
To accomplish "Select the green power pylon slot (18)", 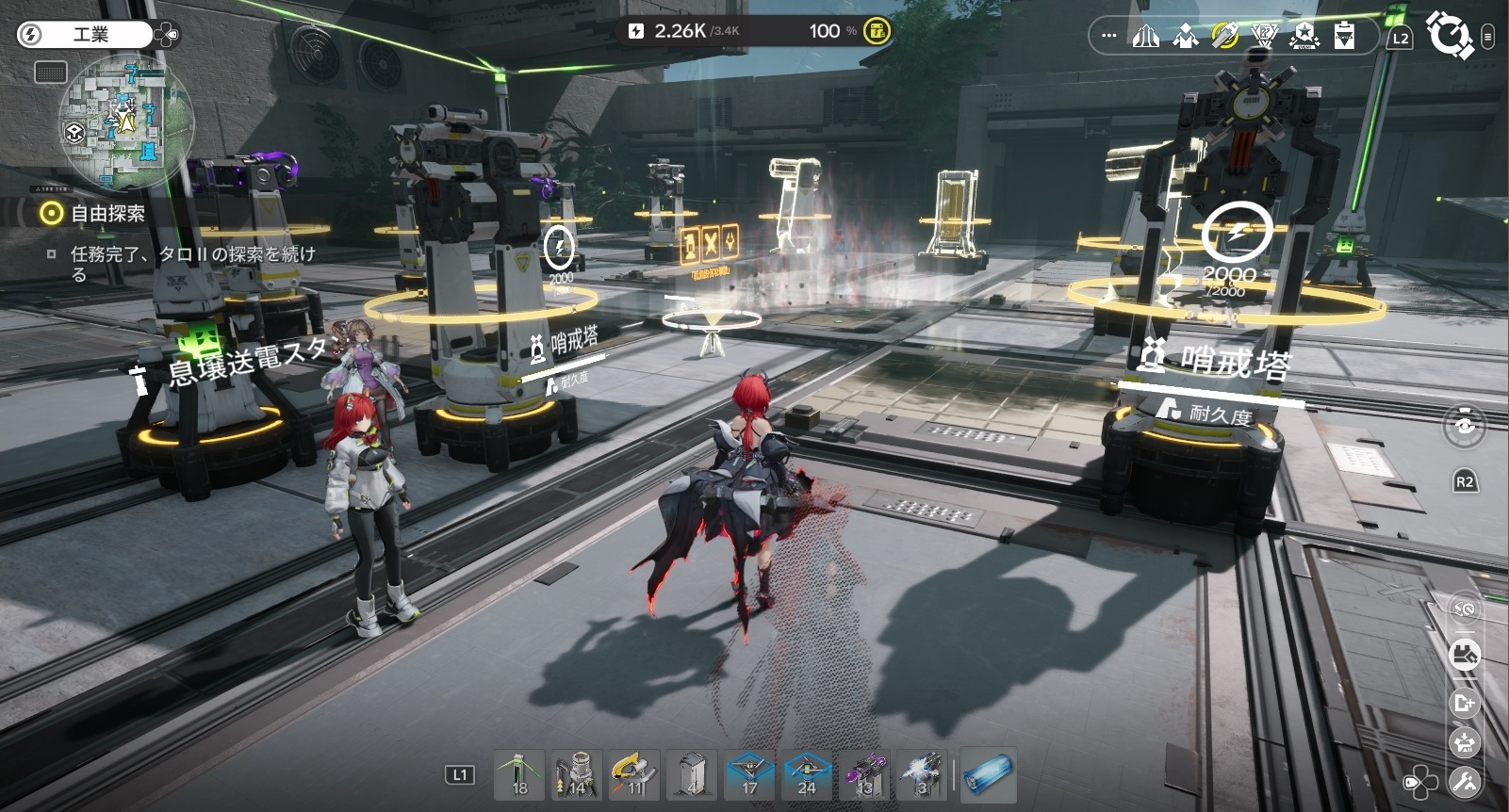I will pos(519,774).
